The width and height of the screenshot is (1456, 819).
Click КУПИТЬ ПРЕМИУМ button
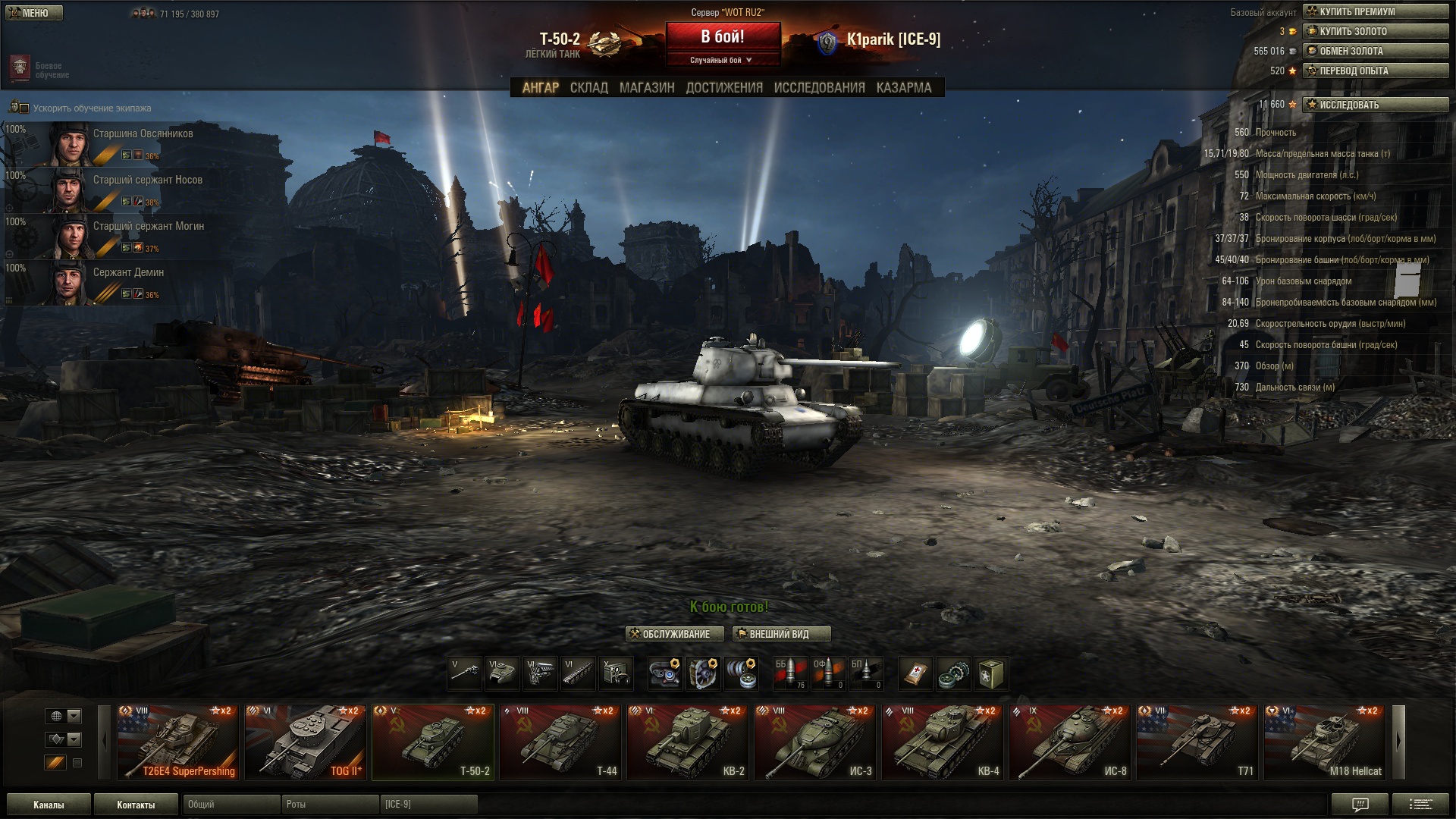click(x=1375, y=11)
